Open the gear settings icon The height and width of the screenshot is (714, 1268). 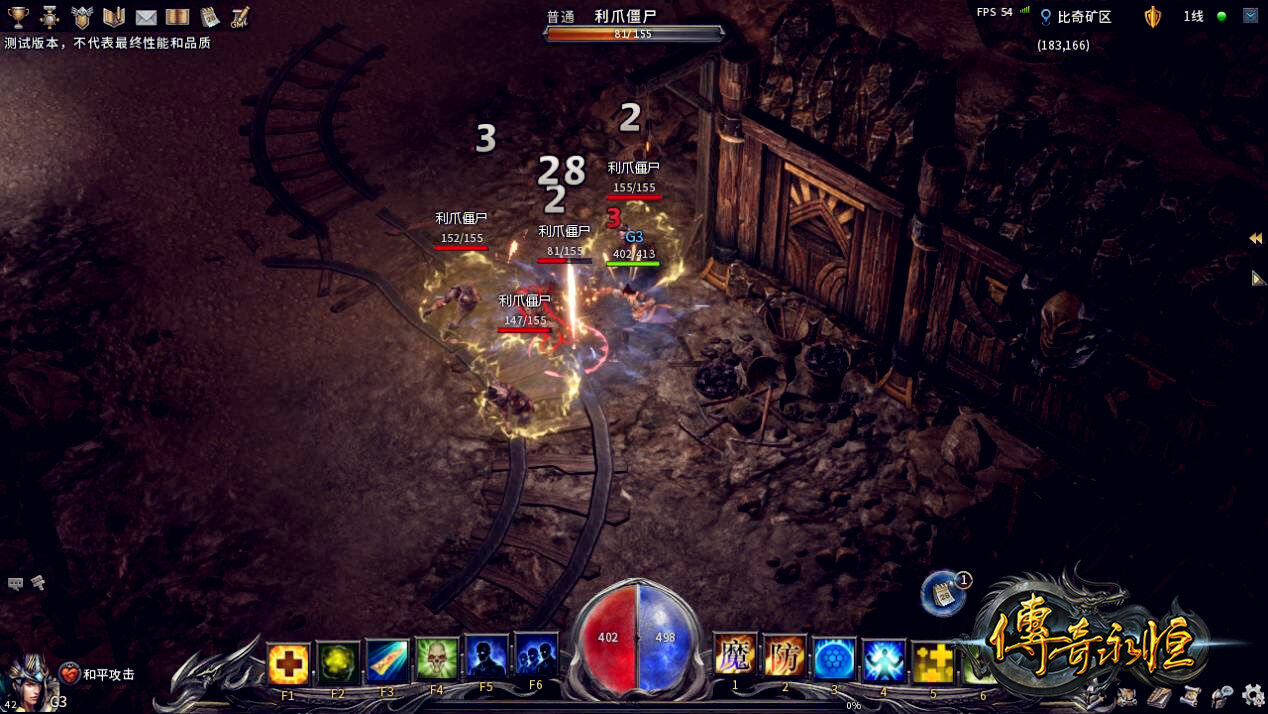pos(1253,695)
